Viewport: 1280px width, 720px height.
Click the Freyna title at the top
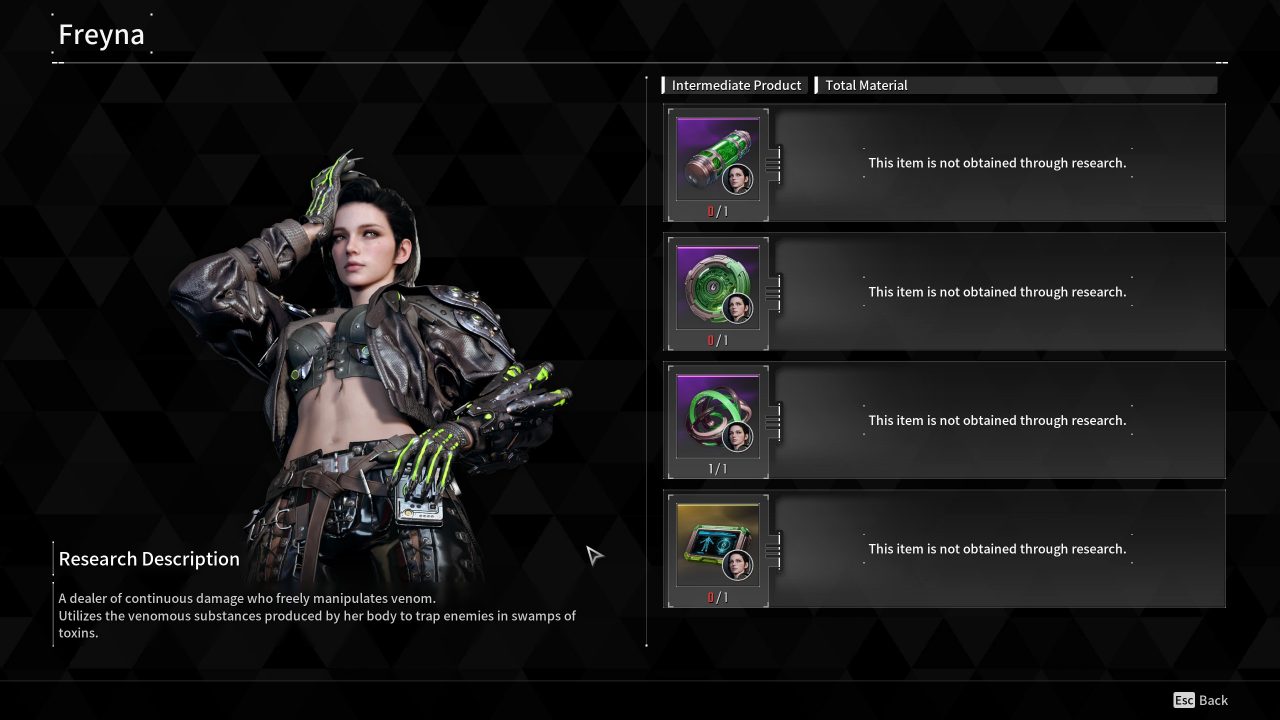101,33
